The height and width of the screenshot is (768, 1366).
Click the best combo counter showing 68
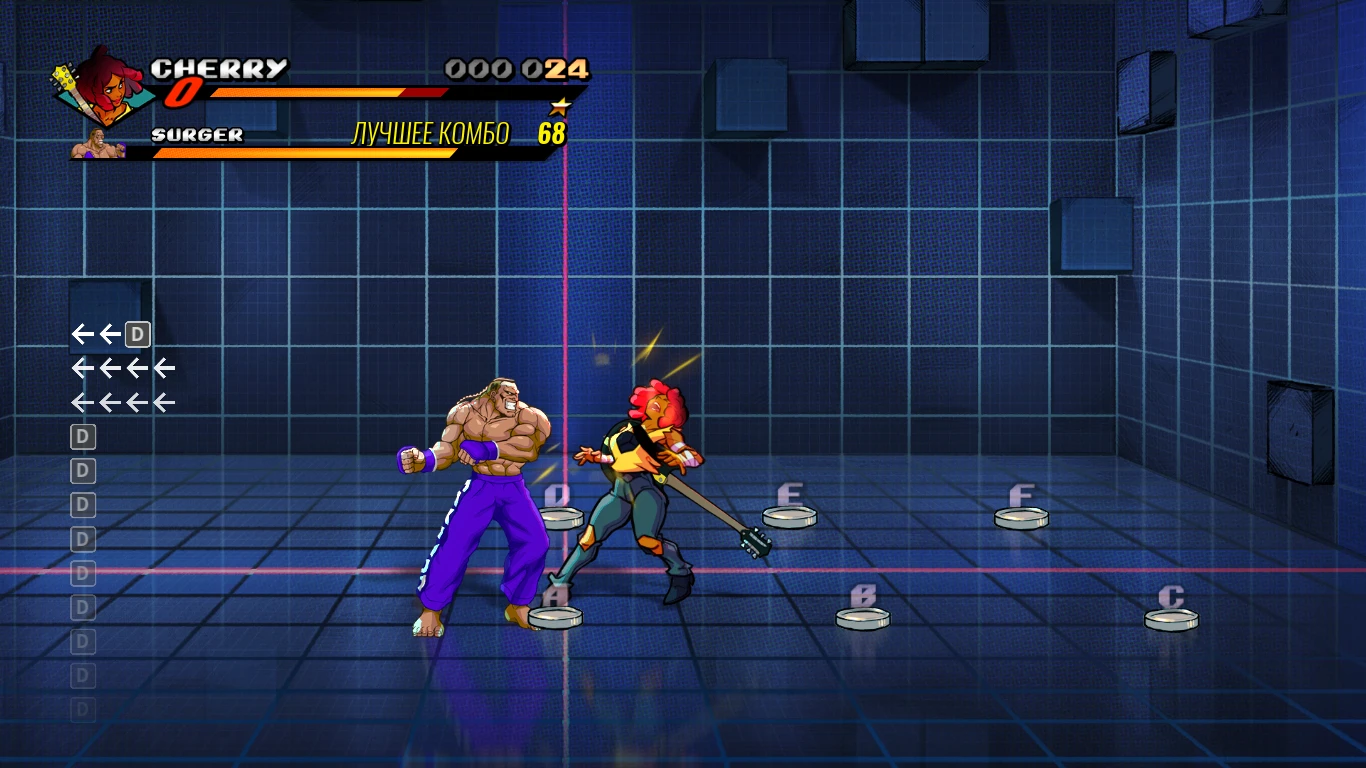coord(552,131)
